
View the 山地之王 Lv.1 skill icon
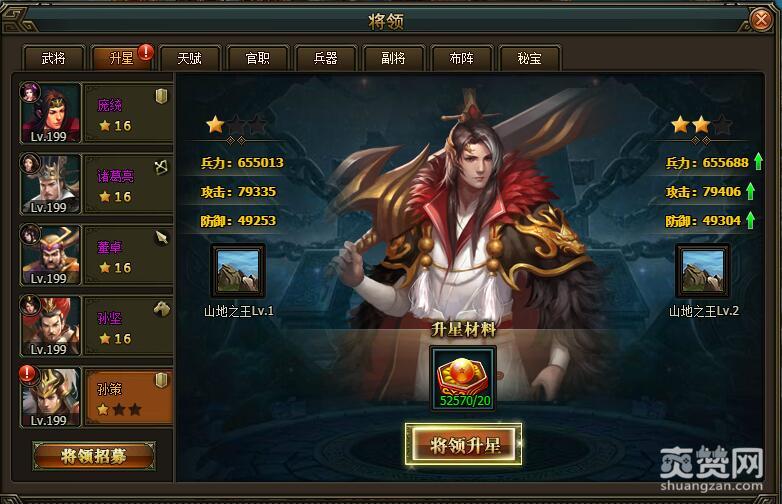click(x=238, y=272)
